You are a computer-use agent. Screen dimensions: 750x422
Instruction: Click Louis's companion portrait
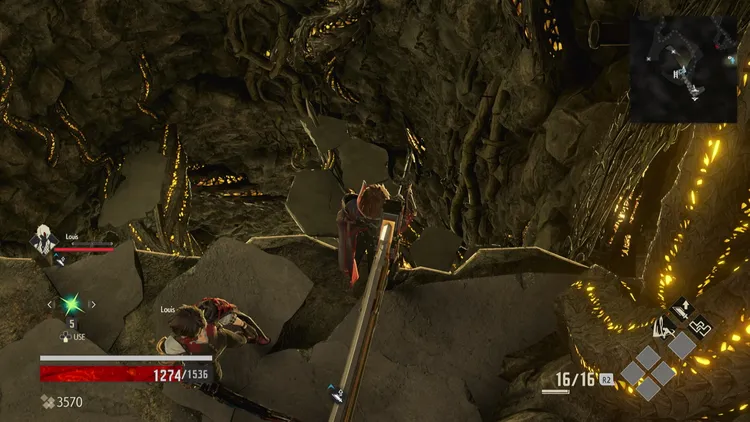click(42, 242)
